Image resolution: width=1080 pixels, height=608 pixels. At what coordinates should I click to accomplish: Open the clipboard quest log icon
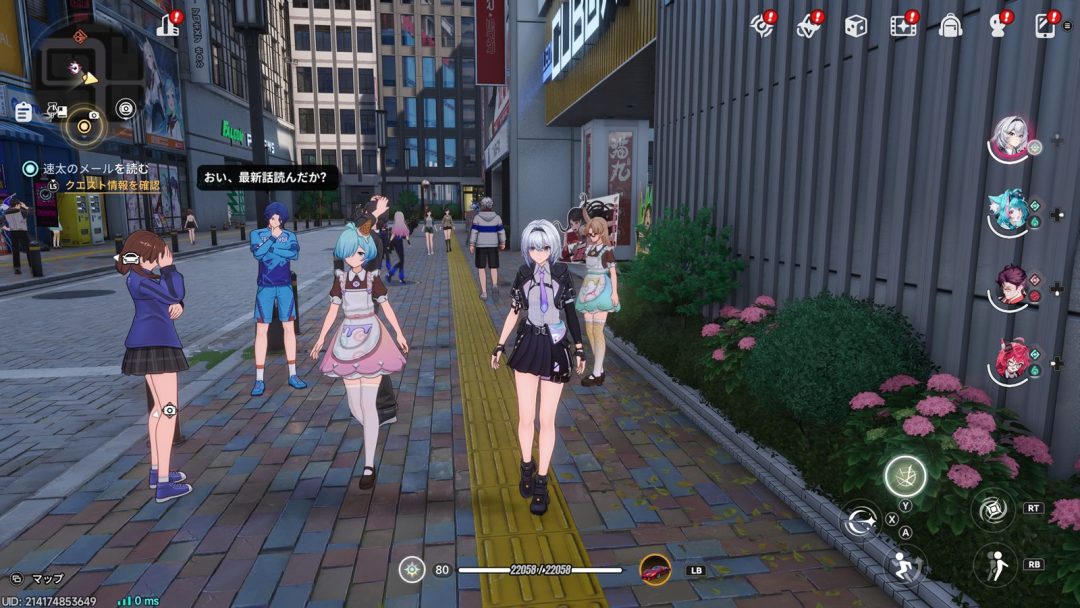(23, 111)
